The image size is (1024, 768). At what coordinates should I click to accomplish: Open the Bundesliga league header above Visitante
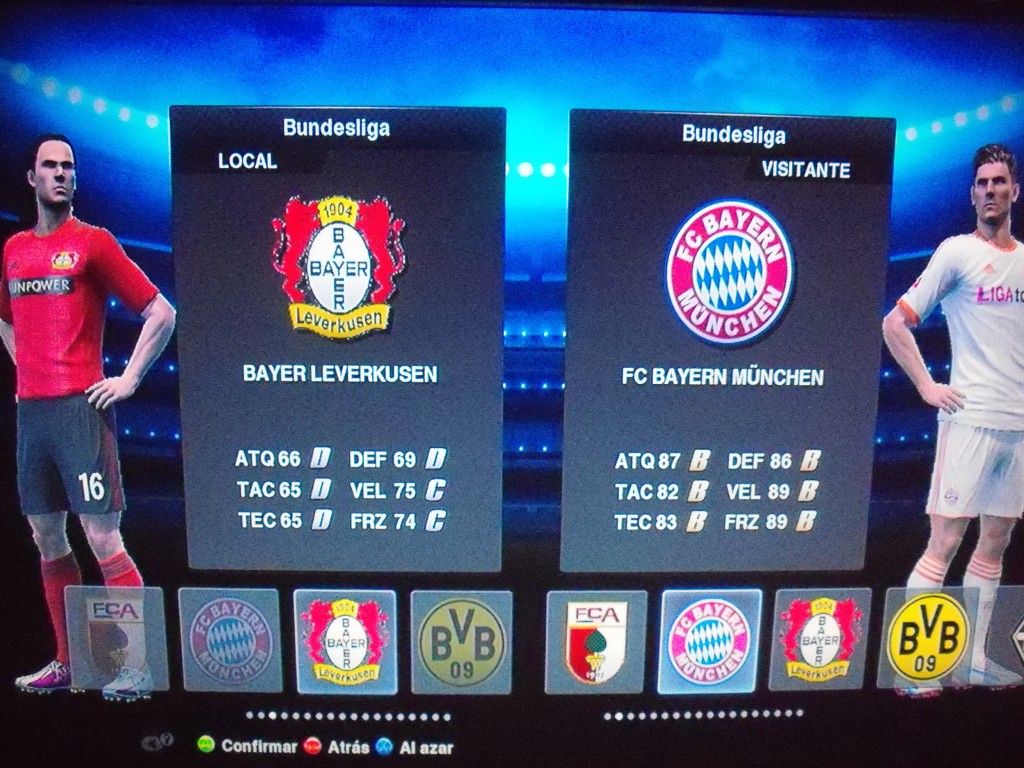pyautogui.click(x=733, y=134)
